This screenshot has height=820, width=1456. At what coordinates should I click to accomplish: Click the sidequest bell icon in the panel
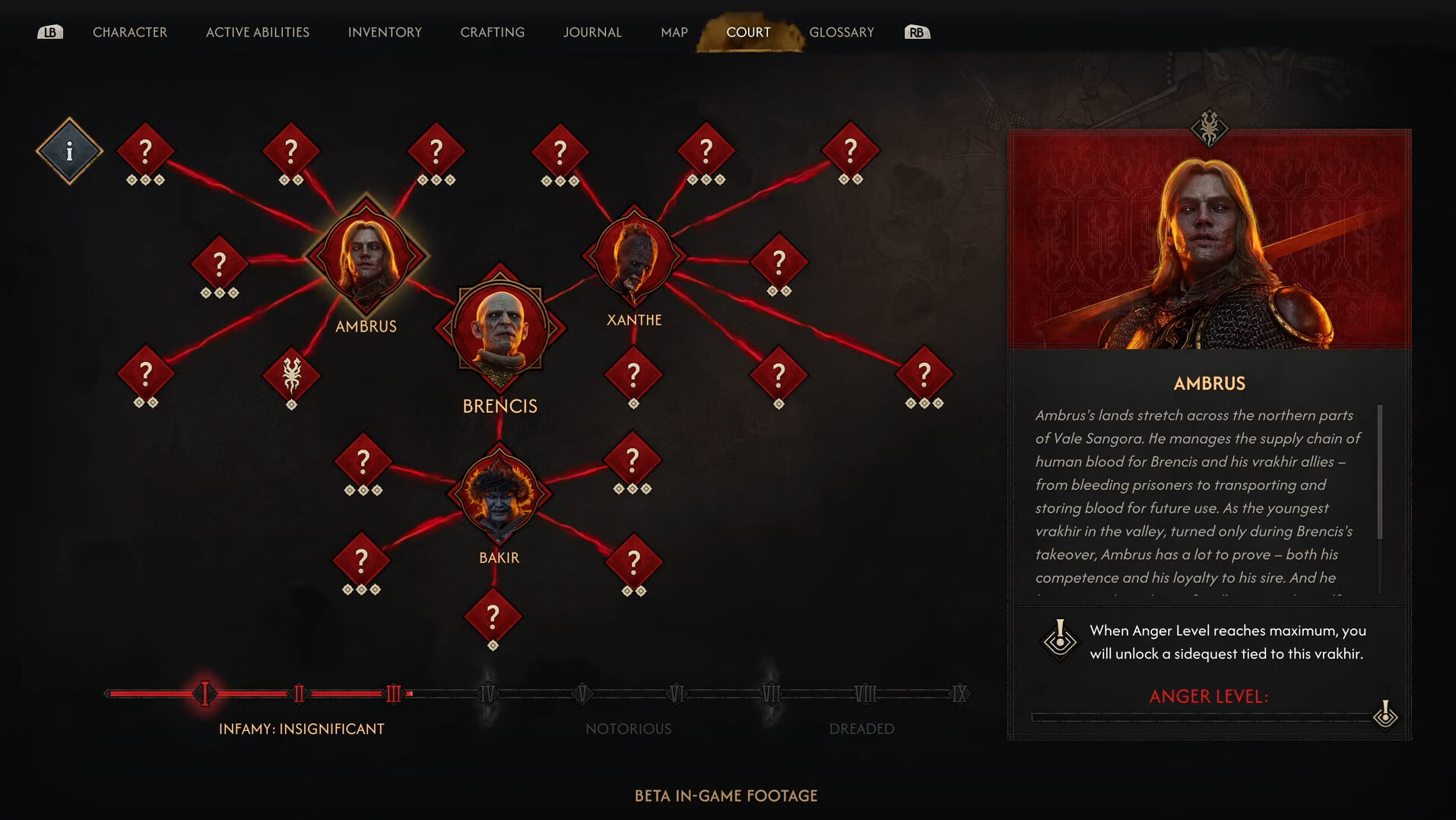pos(1058,639)
